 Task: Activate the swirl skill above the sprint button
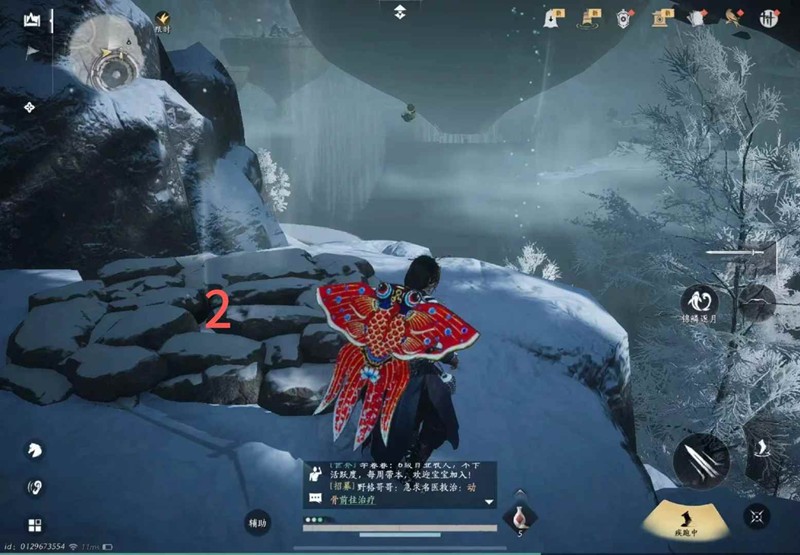[x=699, y=301]
